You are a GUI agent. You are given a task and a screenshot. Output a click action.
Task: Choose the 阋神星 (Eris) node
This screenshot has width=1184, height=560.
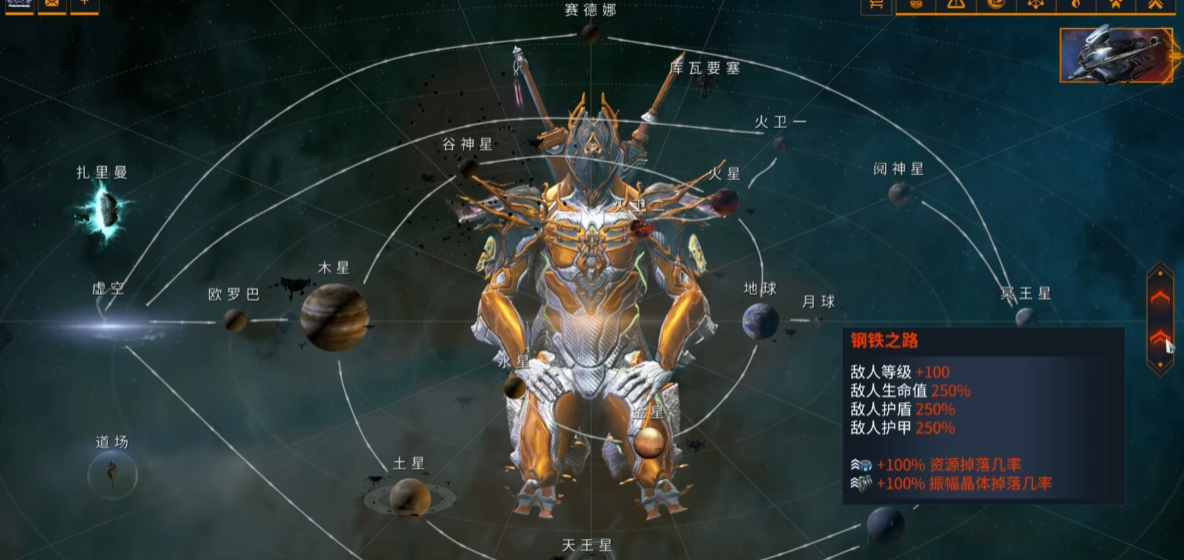click(x=900, y=194)
